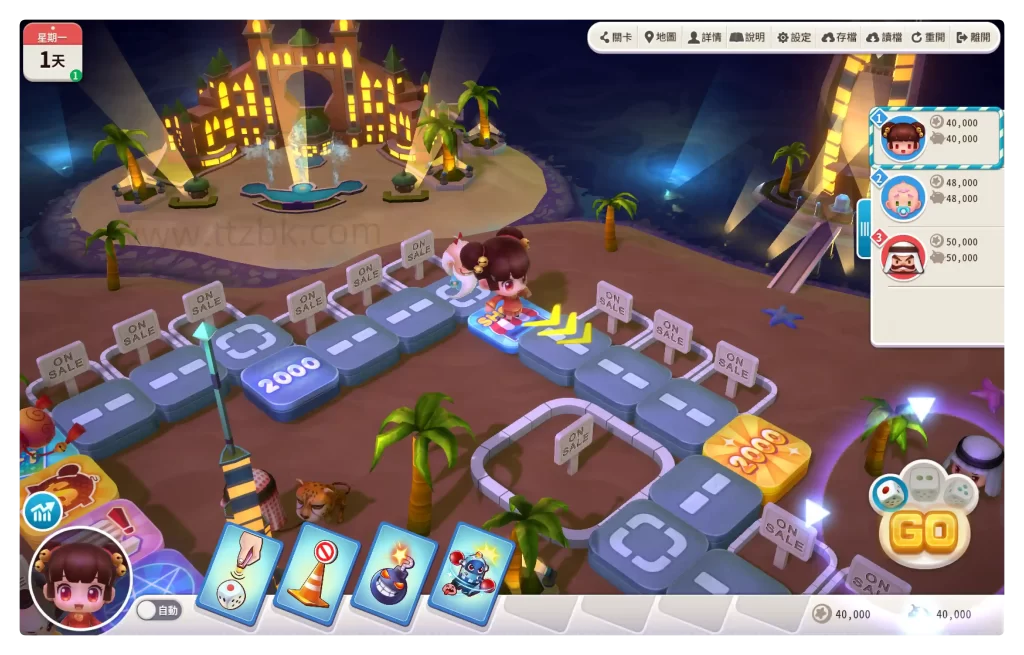This screenshot has width=1024, height=655.
Task: Restart the match with 重開
Action: 928,37
